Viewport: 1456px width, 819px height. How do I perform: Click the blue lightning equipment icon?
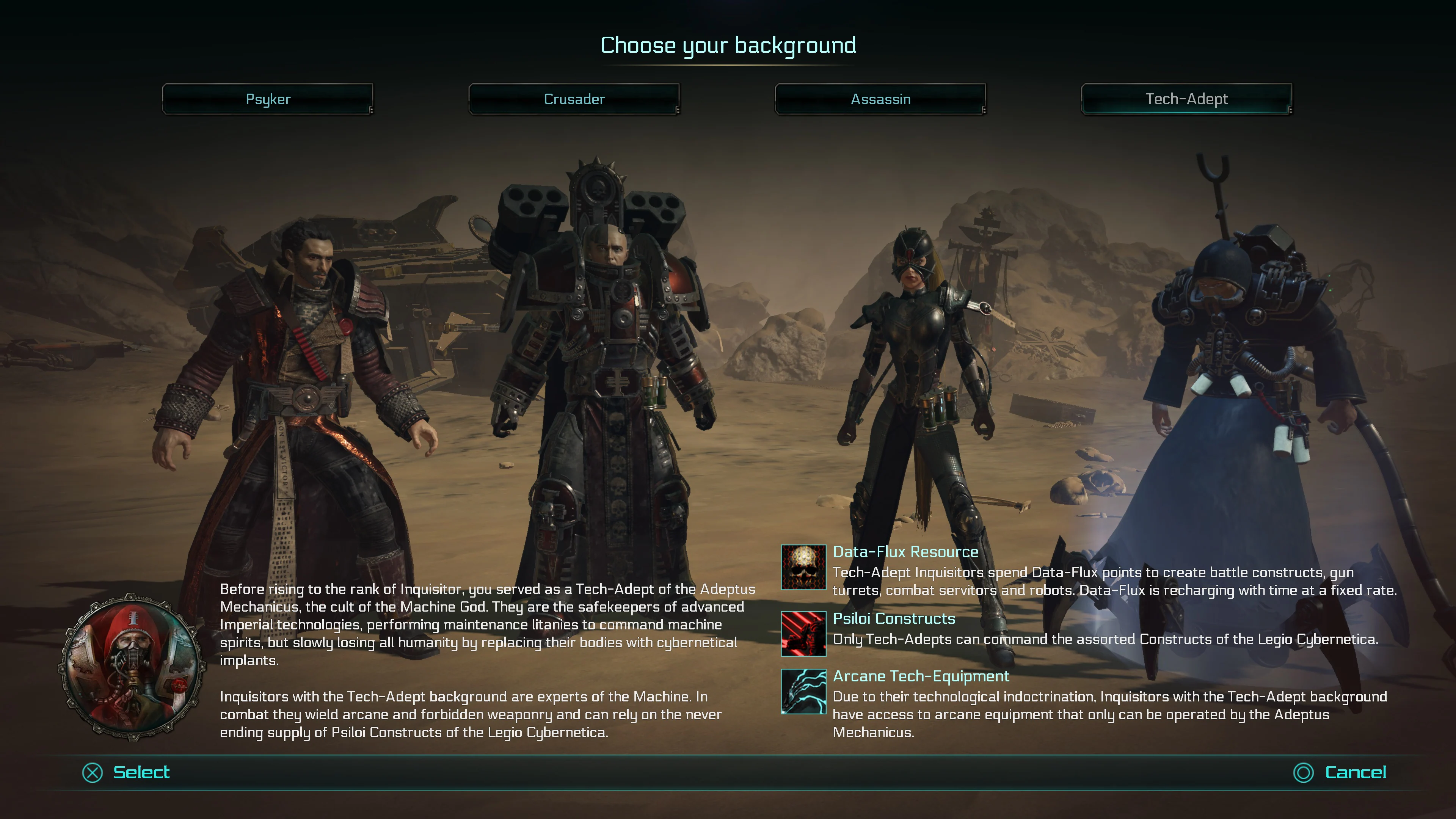click(803, 691)
